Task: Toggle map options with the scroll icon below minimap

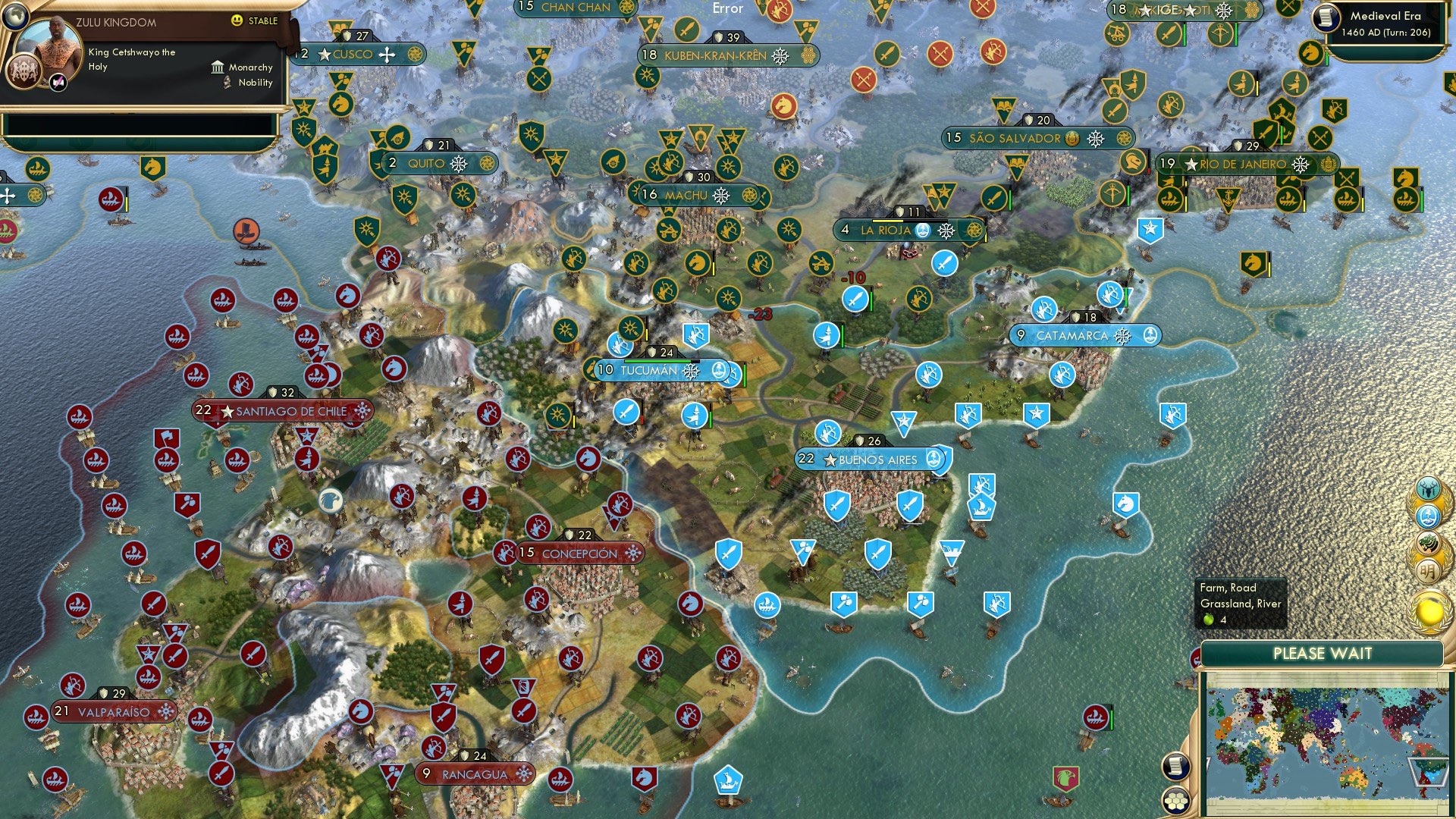Action: [x=1177, y=767]
